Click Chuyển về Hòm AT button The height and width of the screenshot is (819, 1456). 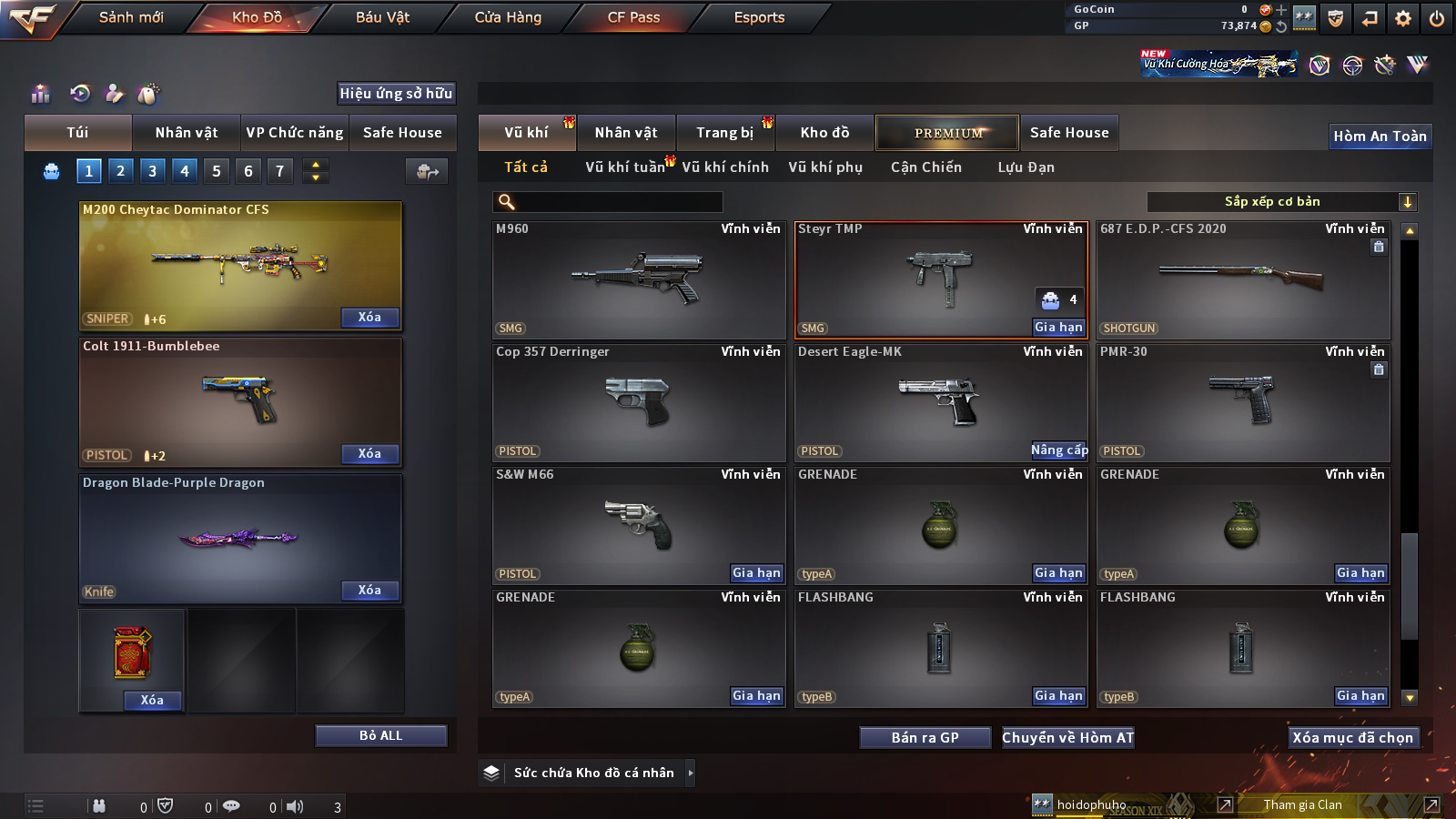pyautogui.click(x=1067, y=738)
